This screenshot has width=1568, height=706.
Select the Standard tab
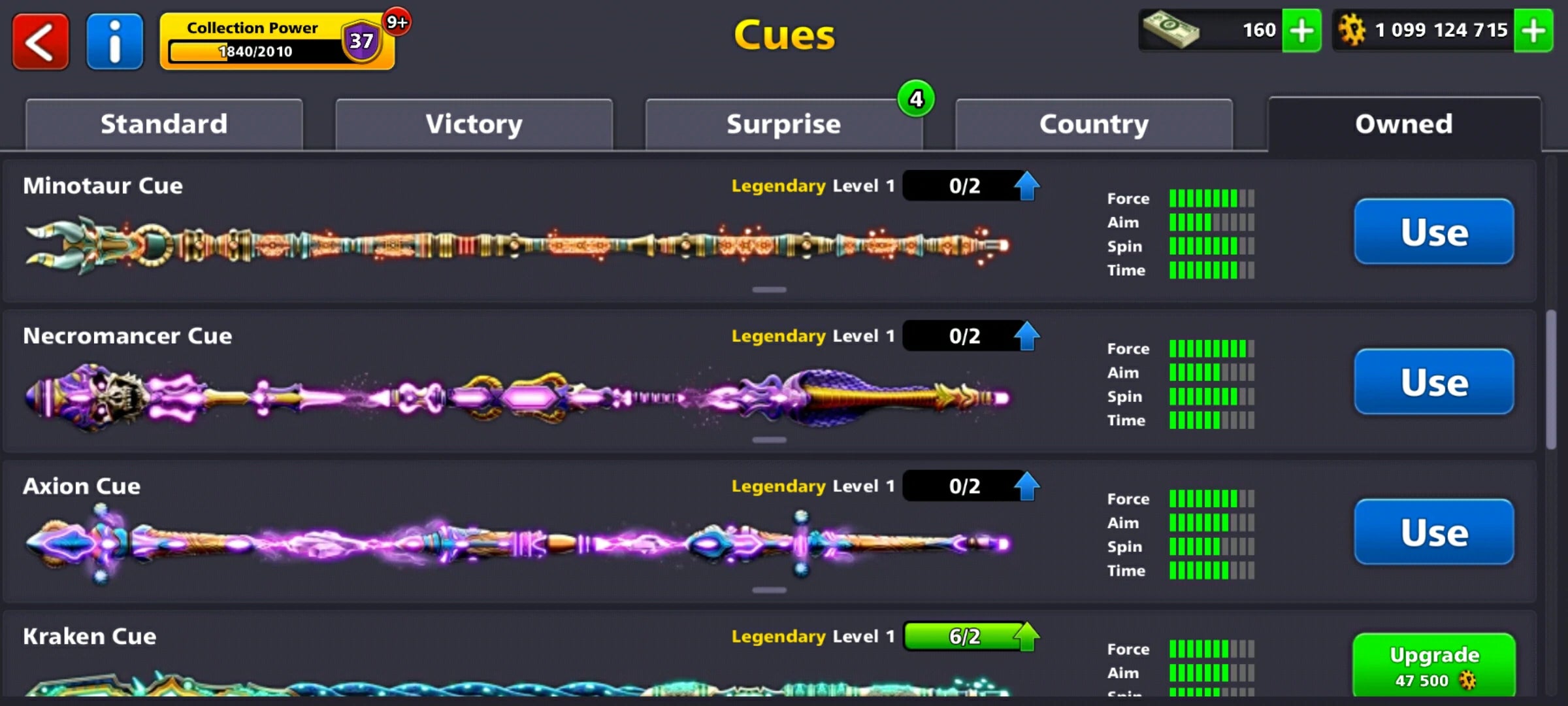pyautogui.click(x=164, y=124)
